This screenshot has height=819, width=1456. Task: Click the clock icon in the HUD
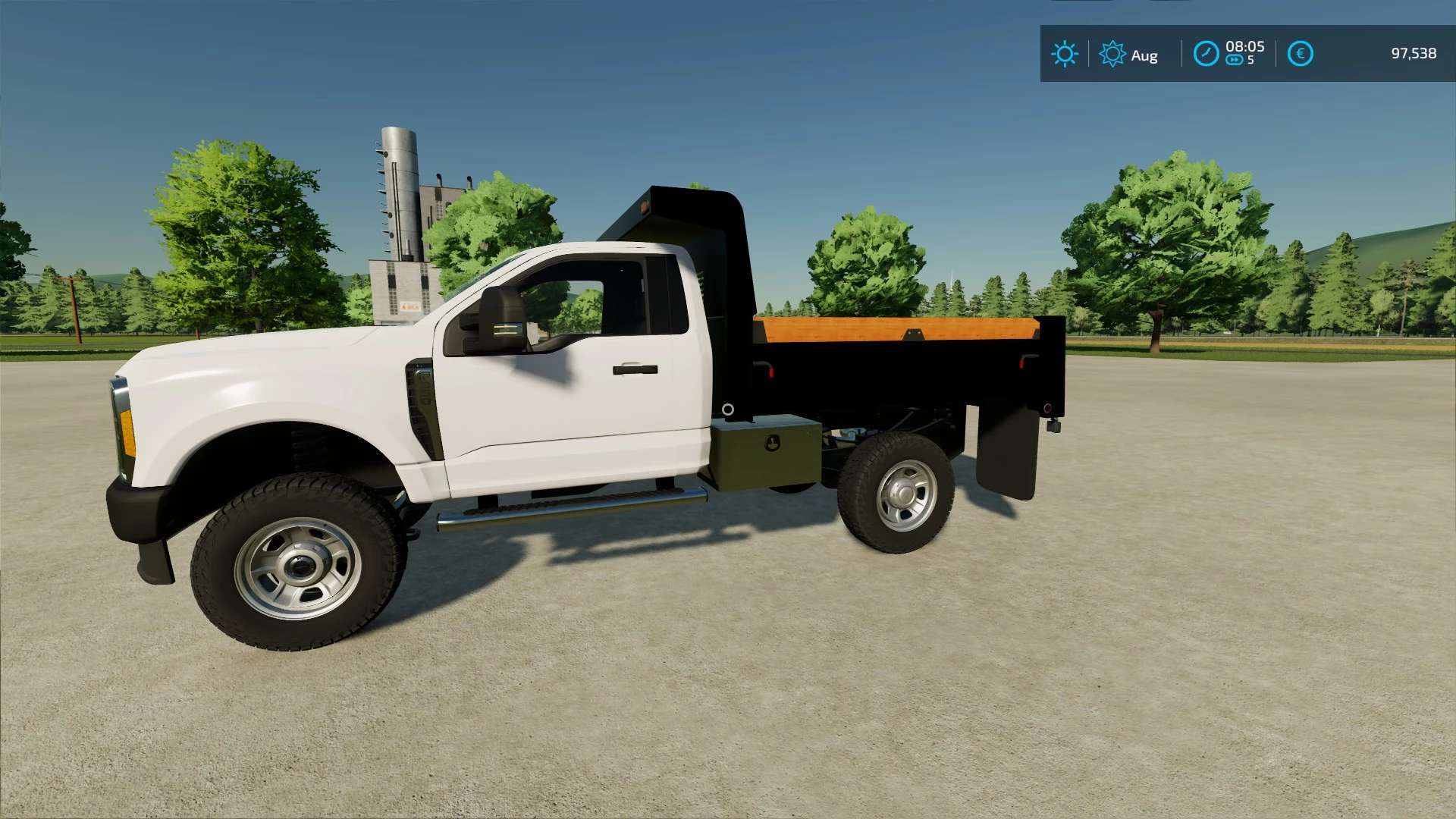(1206, 54)
